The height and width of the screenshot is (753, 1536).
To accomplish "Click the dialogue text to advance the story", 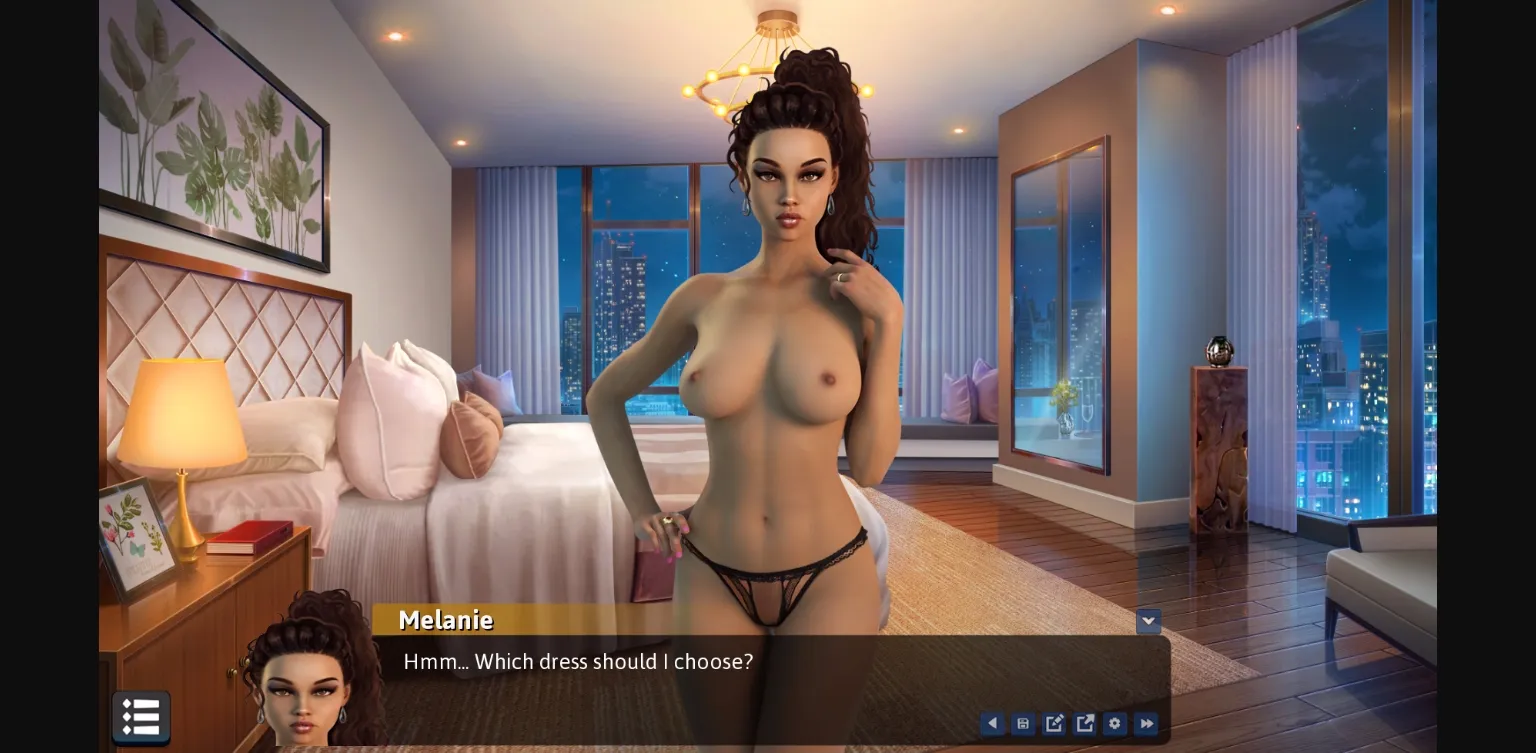I will click(578, 661).
